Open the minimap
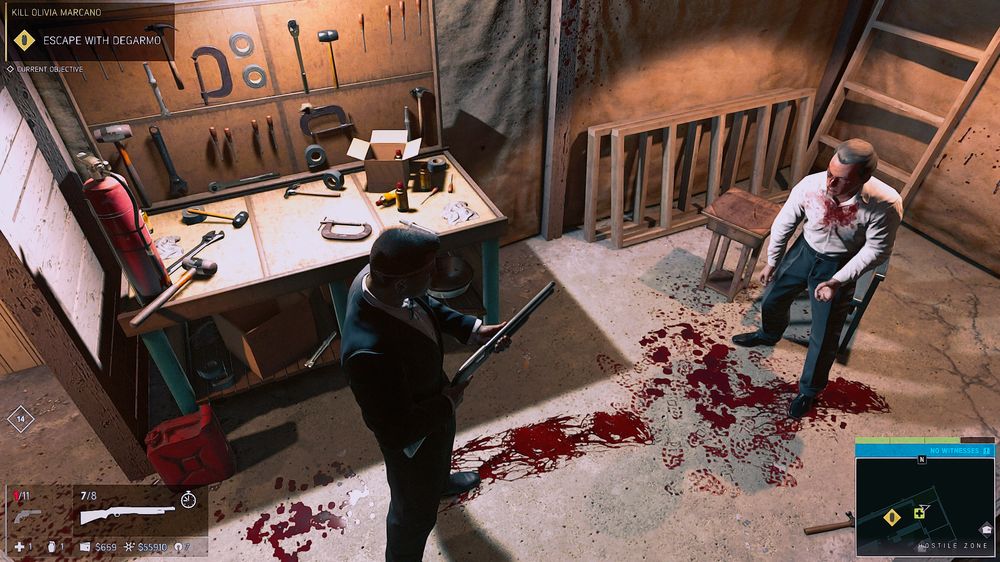Image resolution: width=1000 pixels, height=562 pixels. pos(925,507)
